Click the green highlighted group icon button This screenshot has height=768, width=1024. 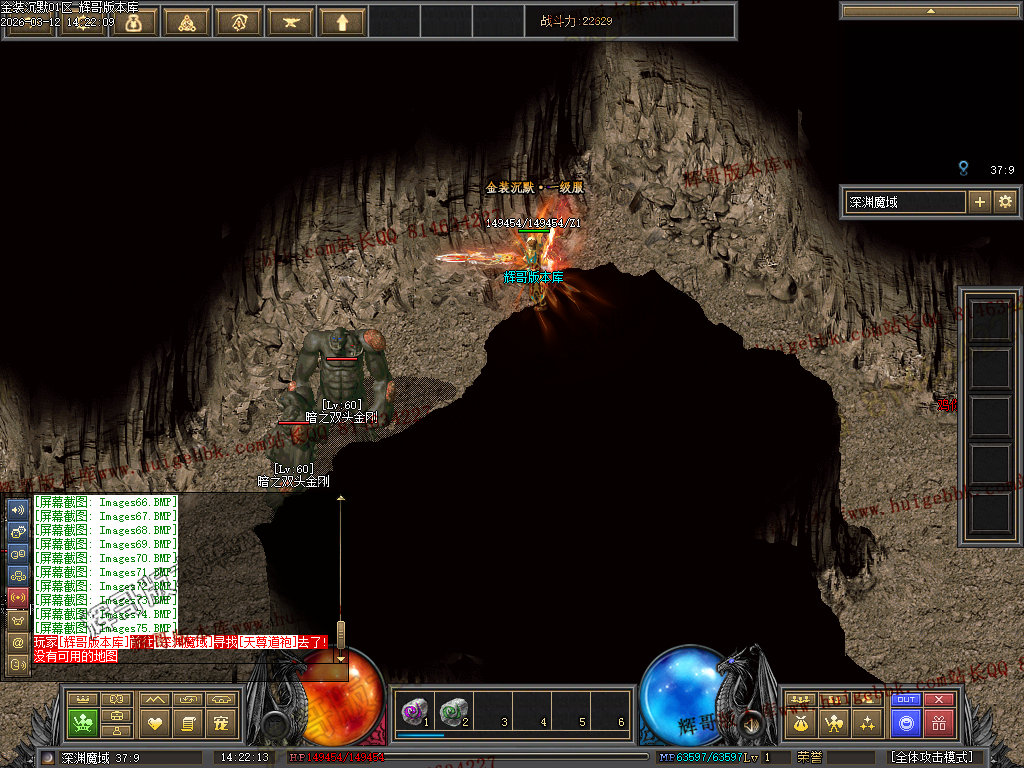[x=84, y=722]
